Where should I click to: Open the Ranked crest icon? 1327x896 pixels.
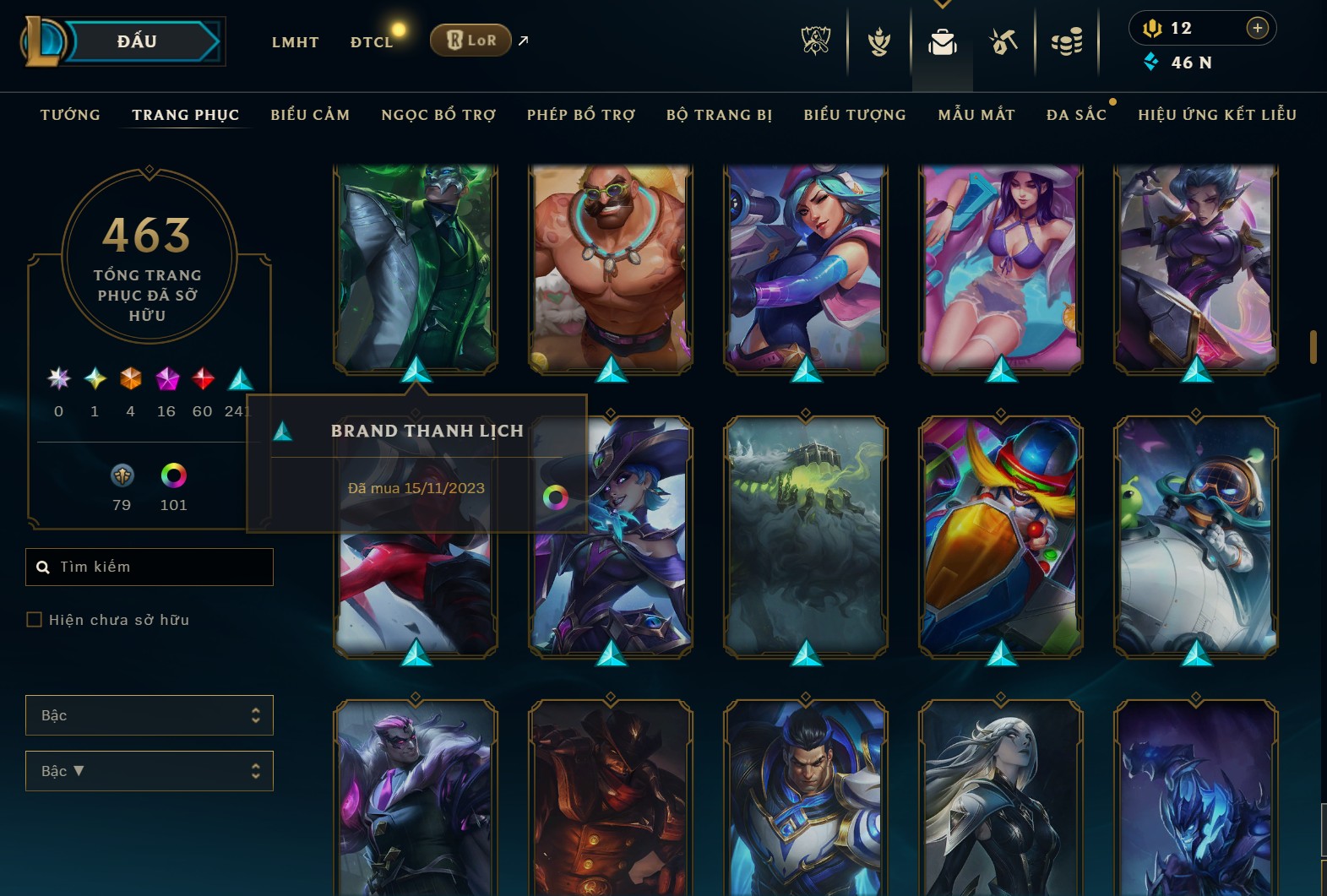tap(878, 42)
